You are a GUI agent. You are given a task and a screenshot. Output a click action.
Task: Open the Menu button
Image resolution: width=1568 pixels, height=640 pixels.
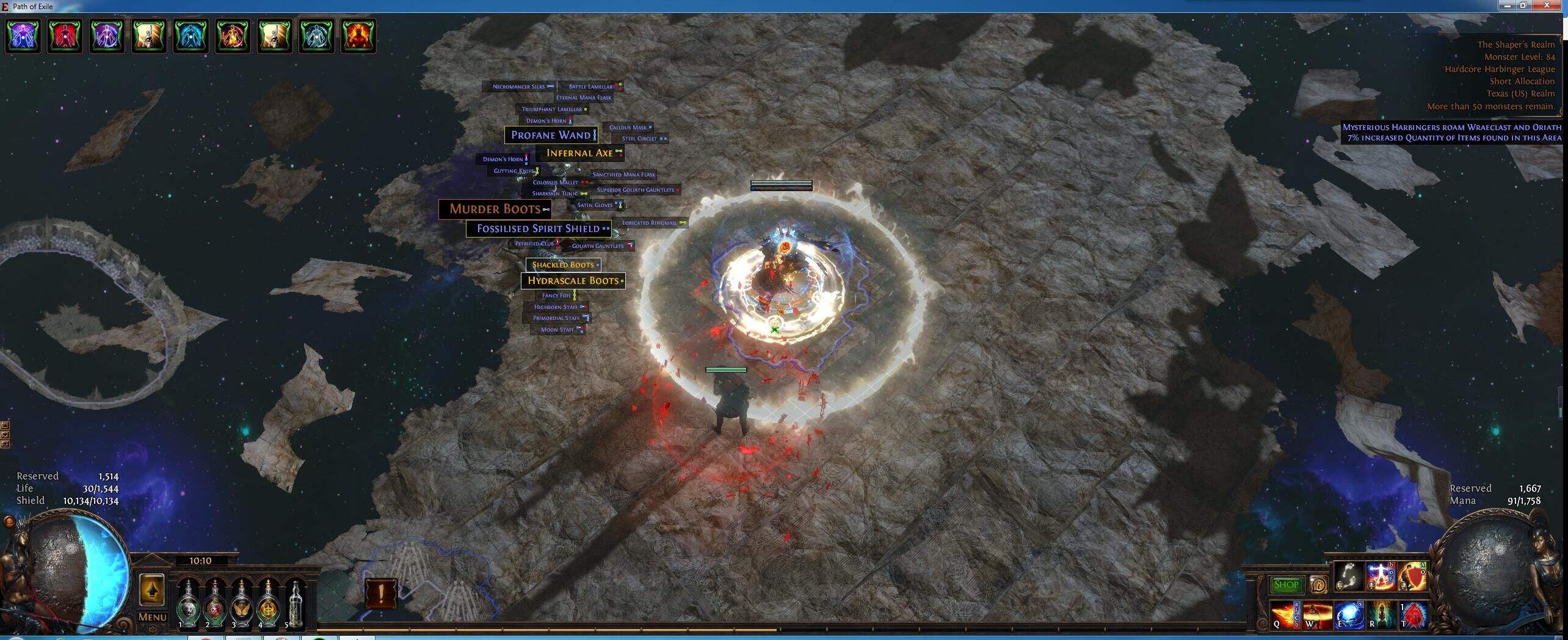click(152, 617)
